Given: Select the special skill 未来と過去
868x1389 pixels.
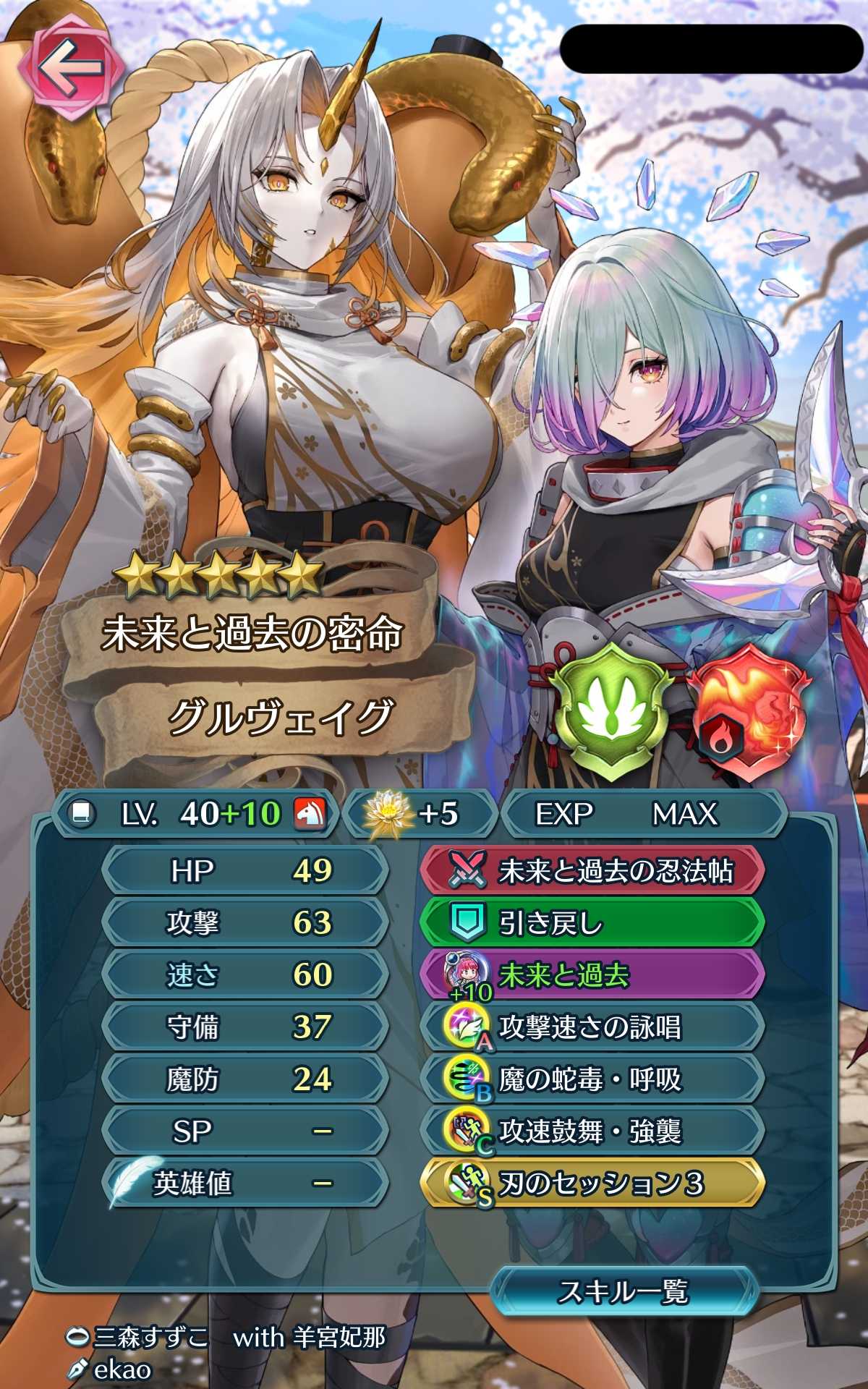Looking at the screenshot, I should point(592,975).
